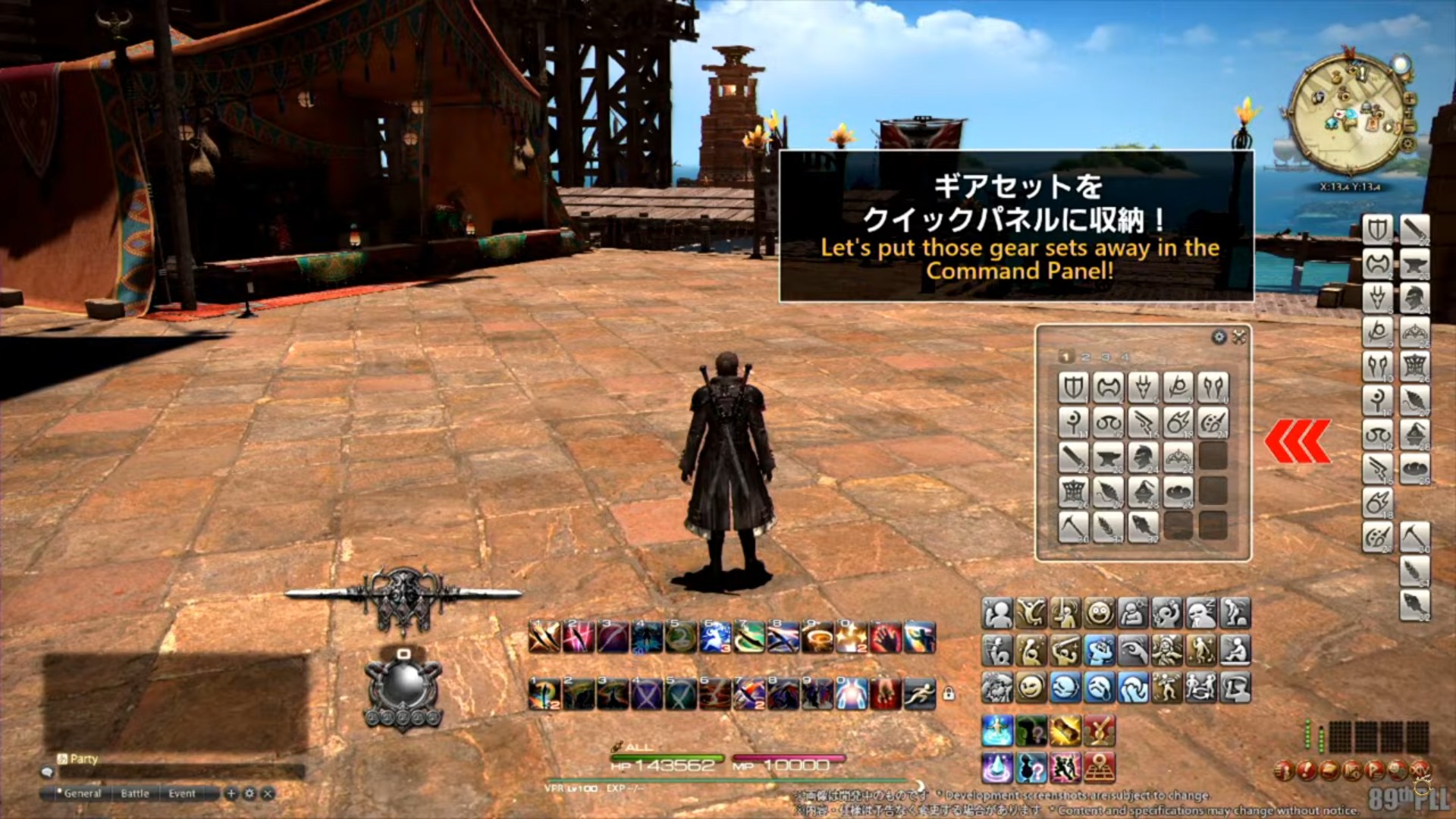The image size is (1456, 819).
Task: Switch to tab 2 of the quick panel
Action: [x=1086, y=356]
